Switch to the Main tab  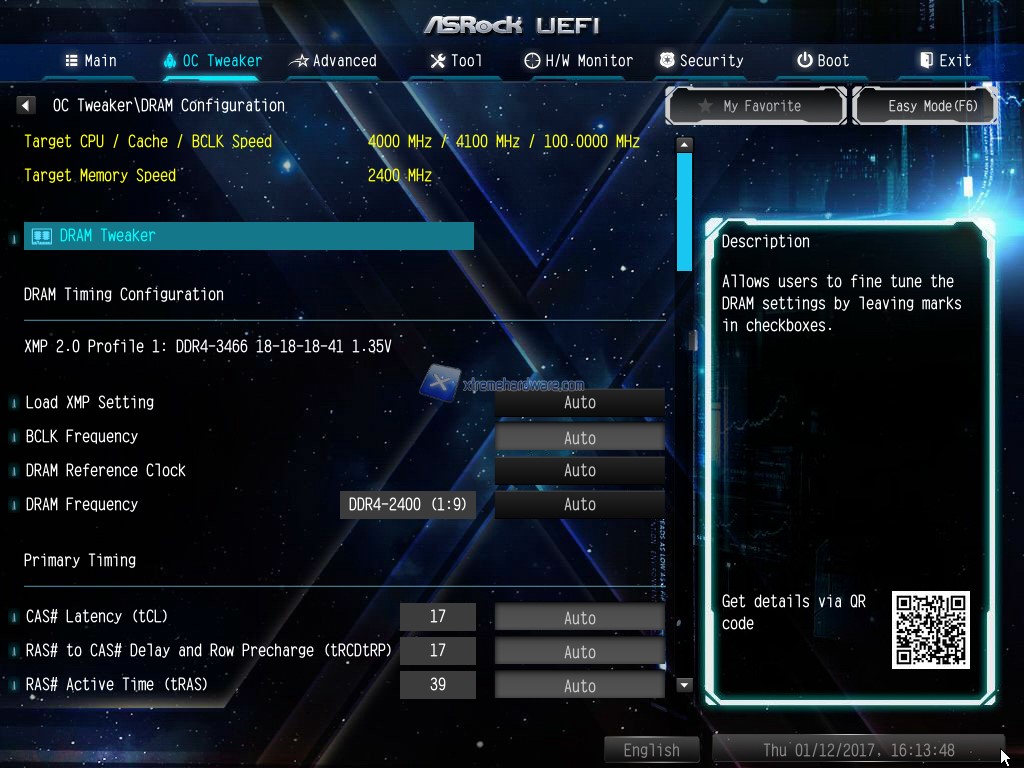pyautogui.click(x=91, y=61)
